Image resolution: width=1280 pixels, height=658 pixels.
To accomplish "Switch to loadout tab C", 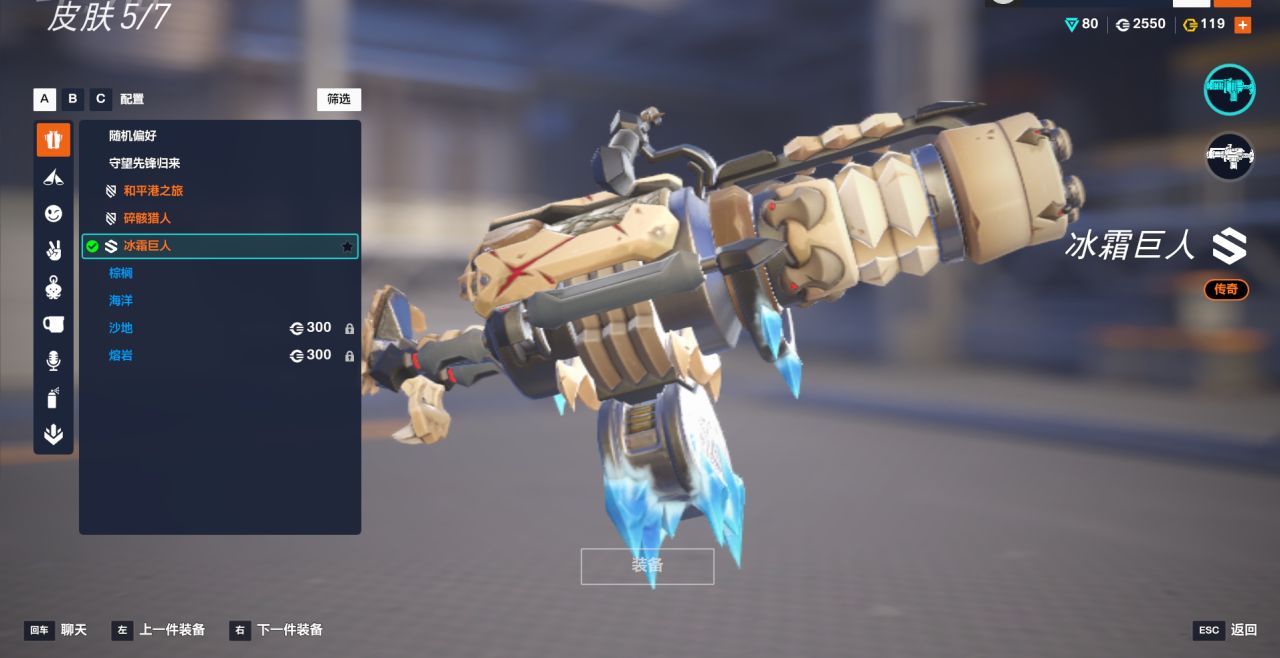I will point(100,99).
